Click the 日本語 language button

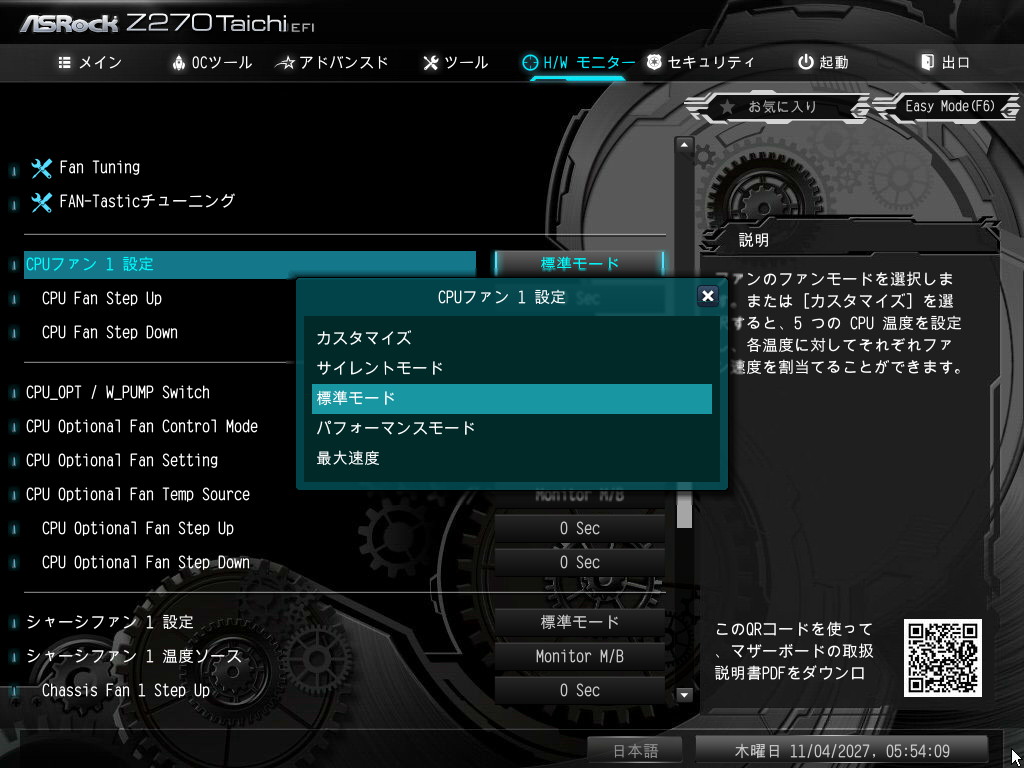point(633,750)
